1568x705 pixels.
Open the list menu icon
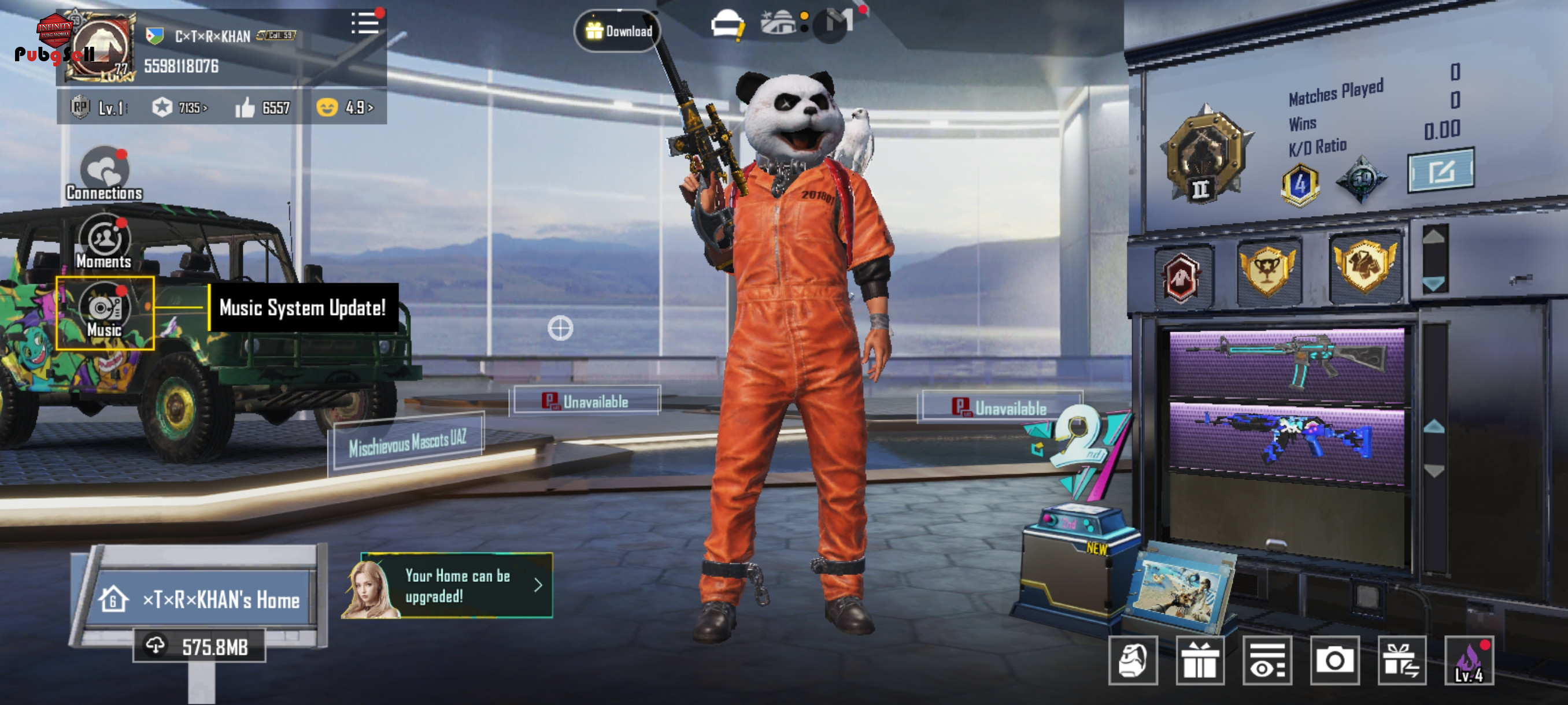click(364, 24)
